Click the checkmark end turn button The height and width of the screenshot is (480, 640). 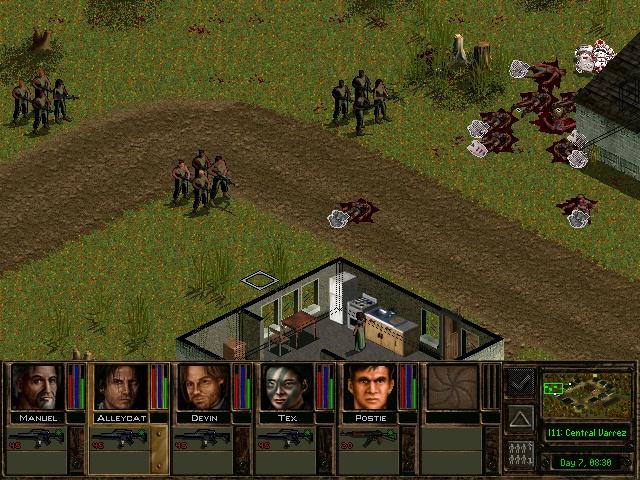[x=520, y=381]
